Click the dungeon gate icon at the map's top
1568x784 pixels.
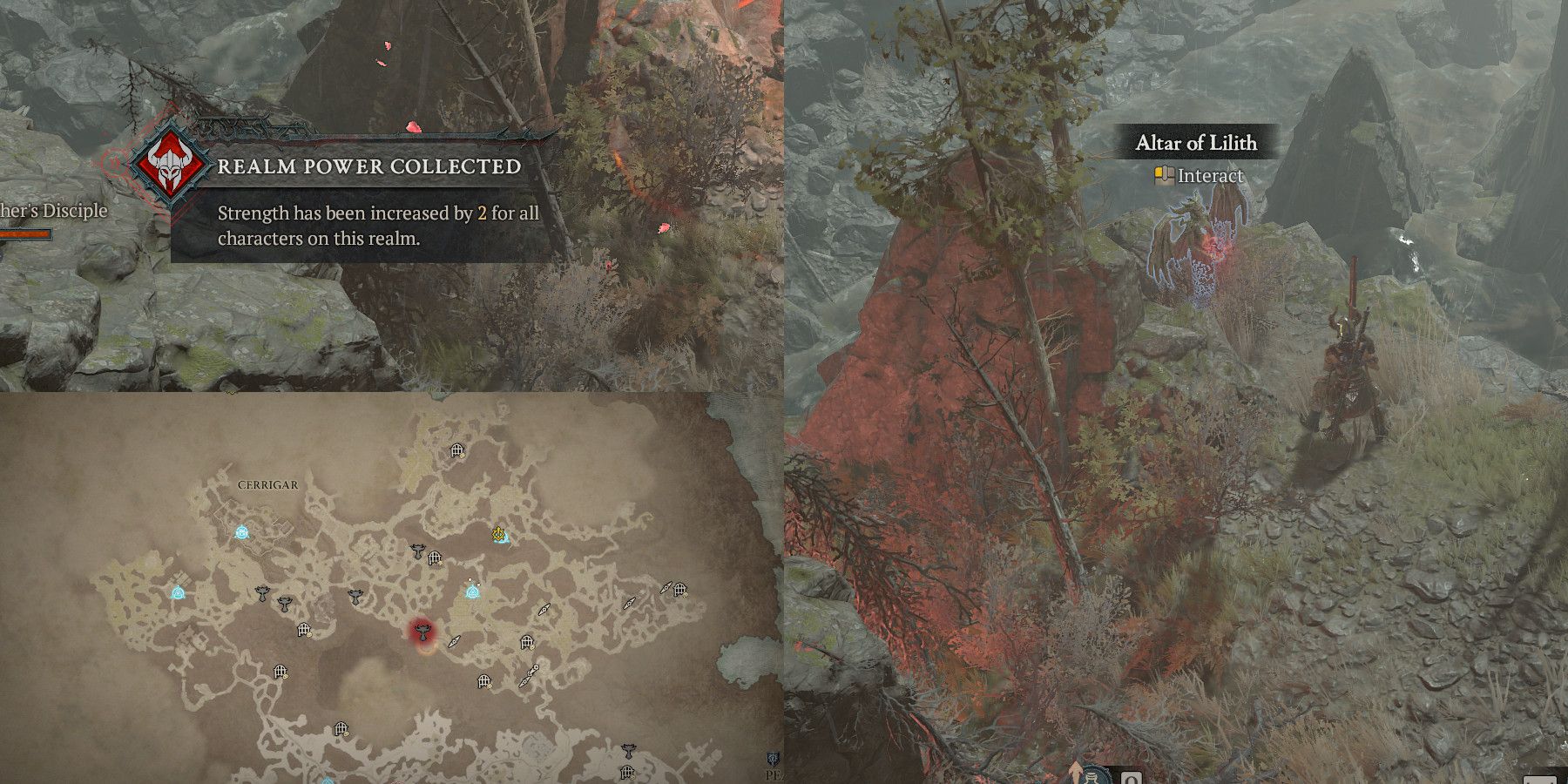tap(456, 450)
